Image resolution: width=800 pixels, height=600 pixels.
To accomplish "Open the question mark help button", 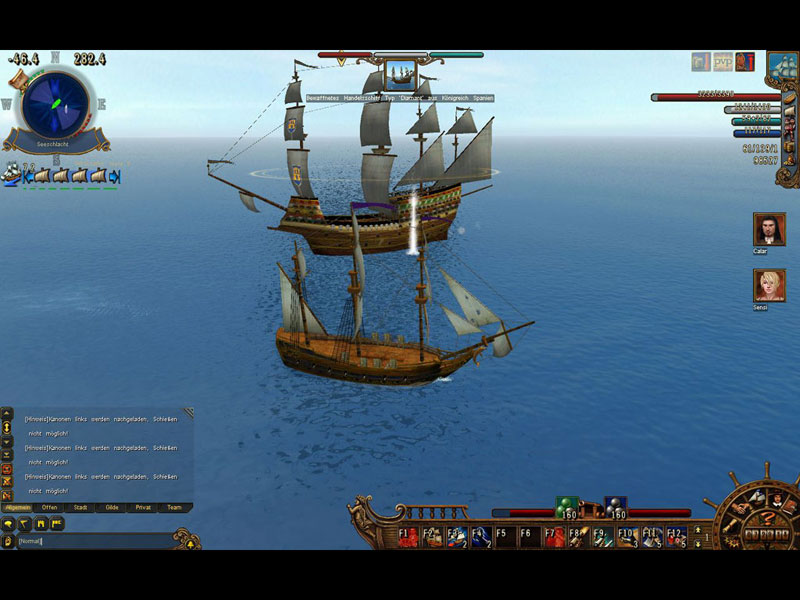I will click(x=768, y=517).
